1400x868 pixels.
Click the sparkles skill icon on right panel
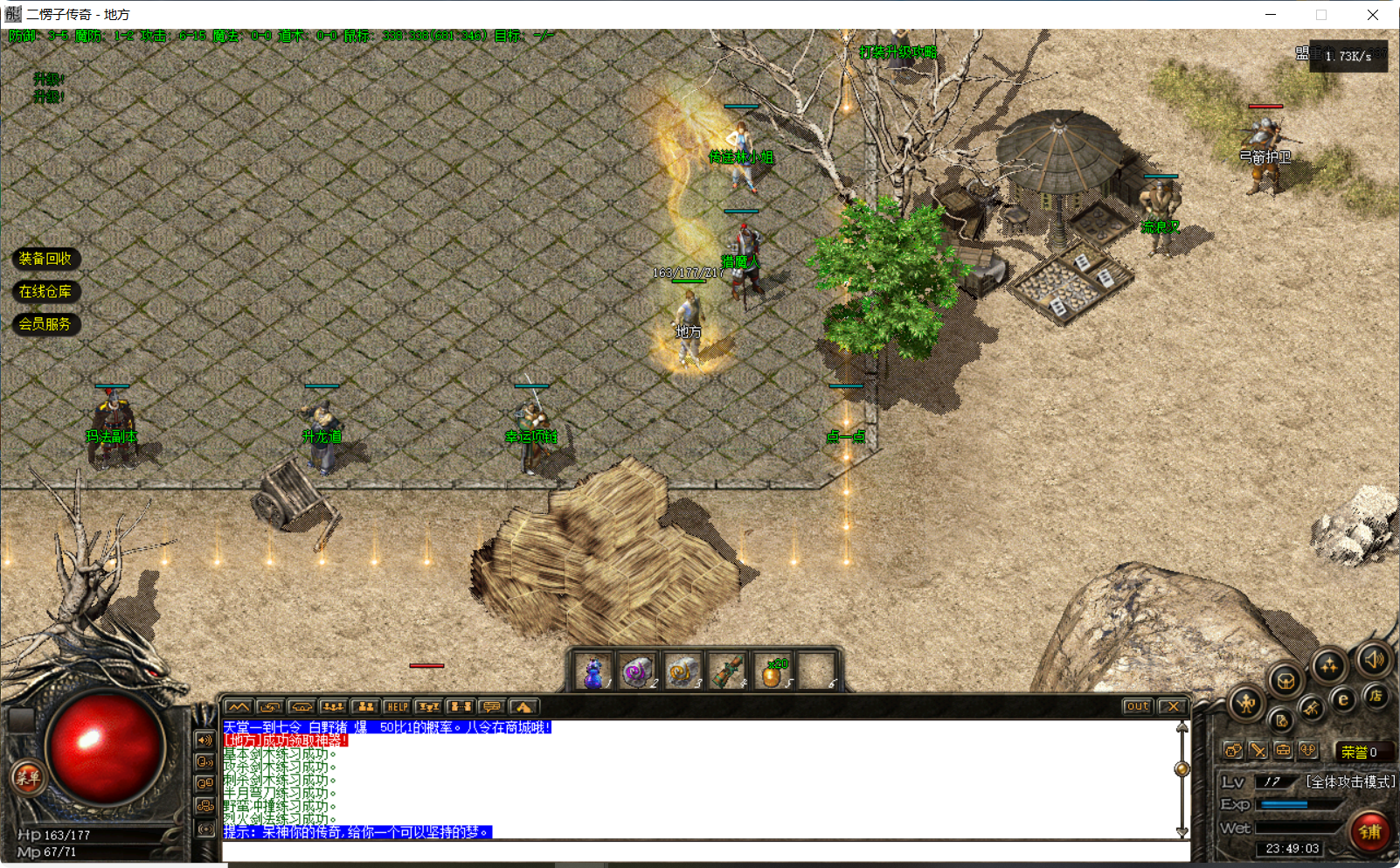(1329, 665)
